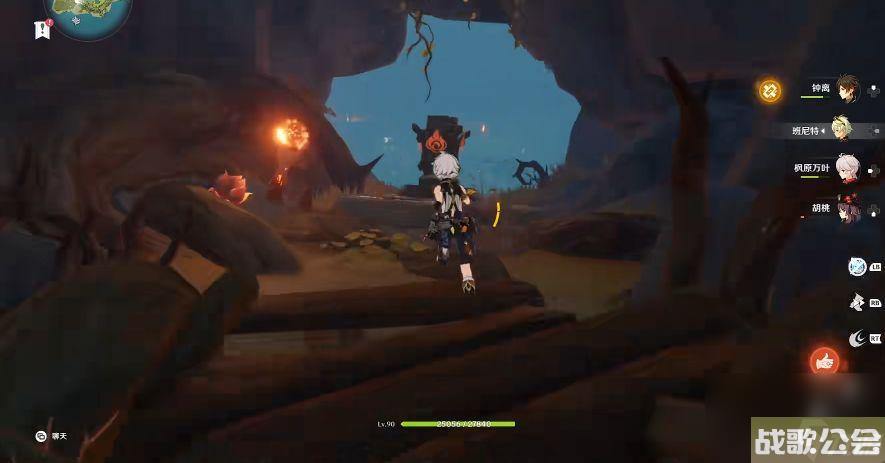Switch to party member 枫原万叶
Screen dimensions: 885x463
(846, 168)
